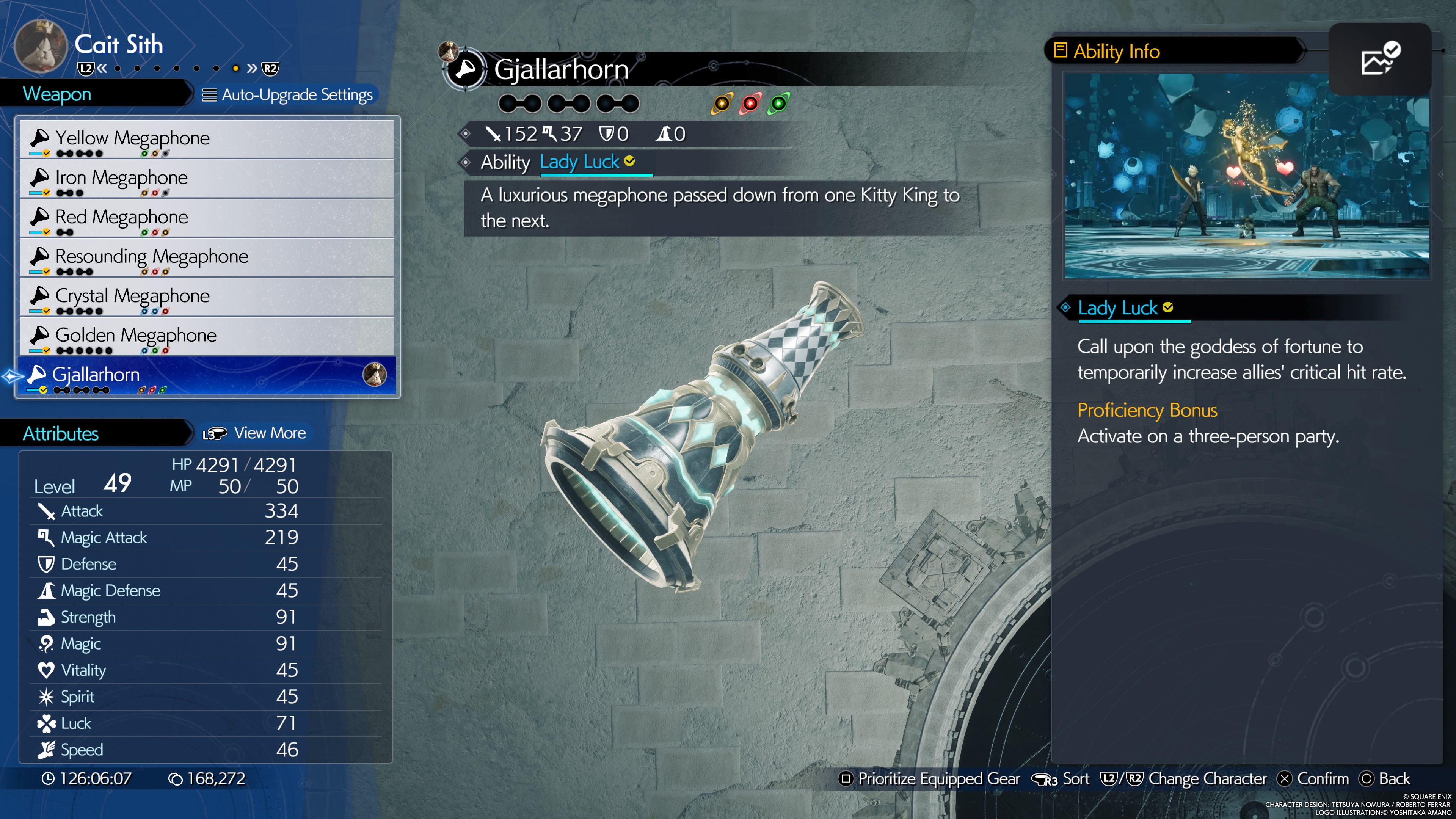Select the red materia slot on Gjallarhorn
This screenshot has height=819, width=1456.
[750, 104]
